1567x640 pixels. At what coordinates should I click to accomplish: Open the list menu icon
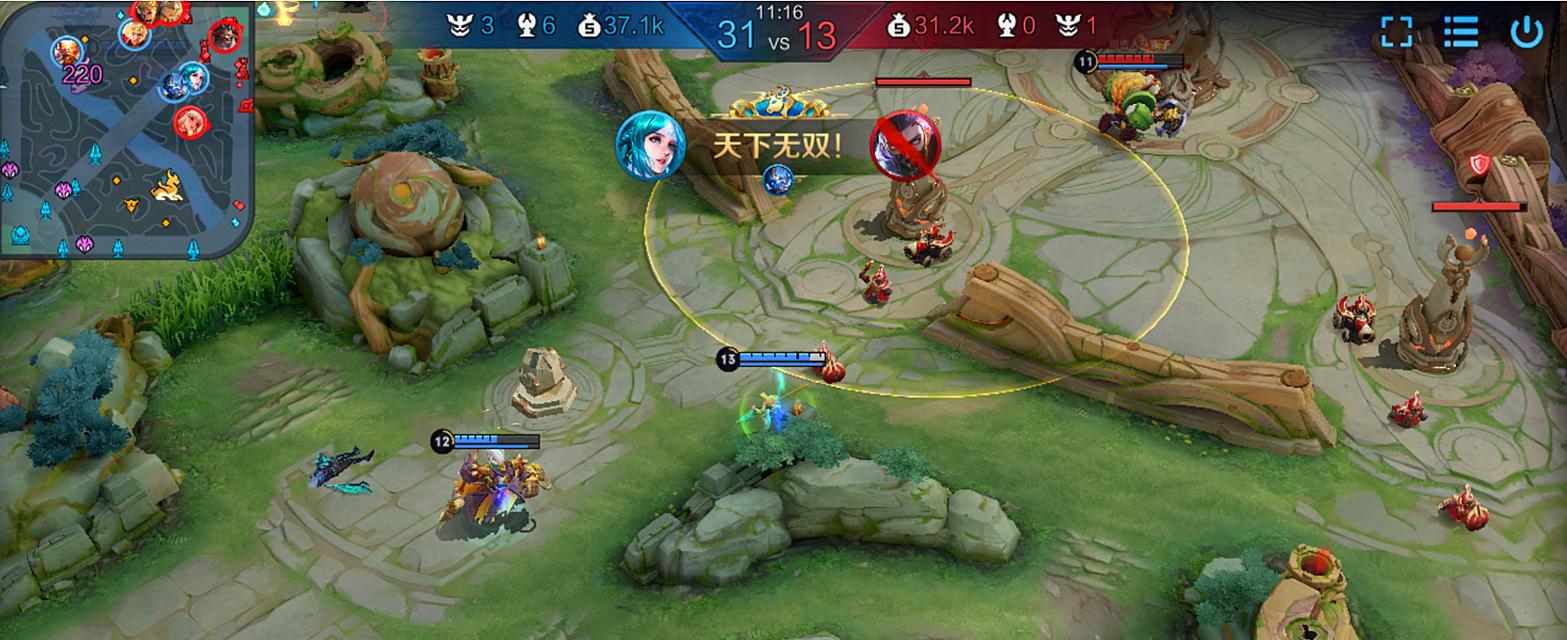(1461, 31)
